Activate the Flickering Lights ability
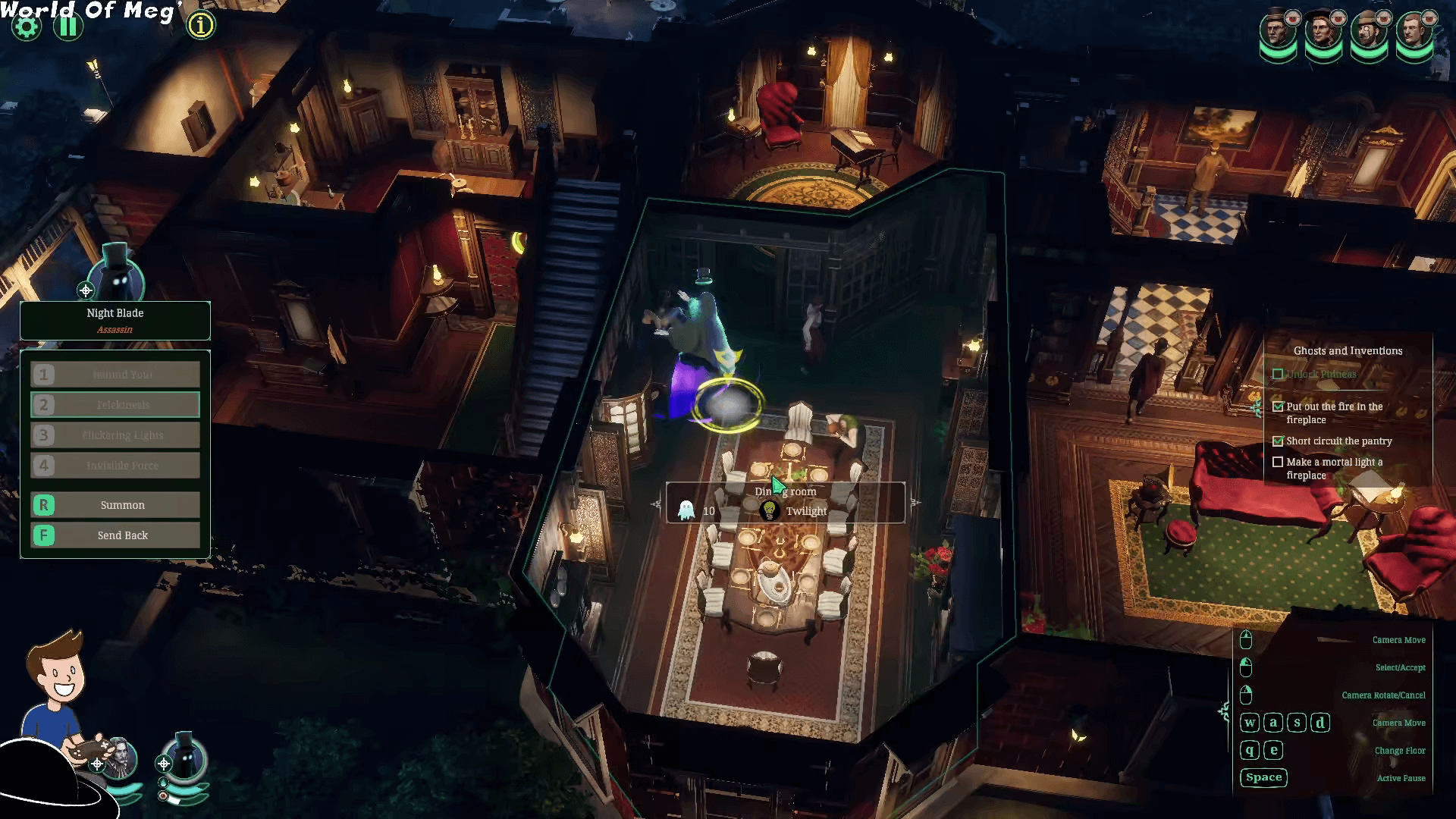Viewport: 1456px width, 819px height. click(115, 435)
